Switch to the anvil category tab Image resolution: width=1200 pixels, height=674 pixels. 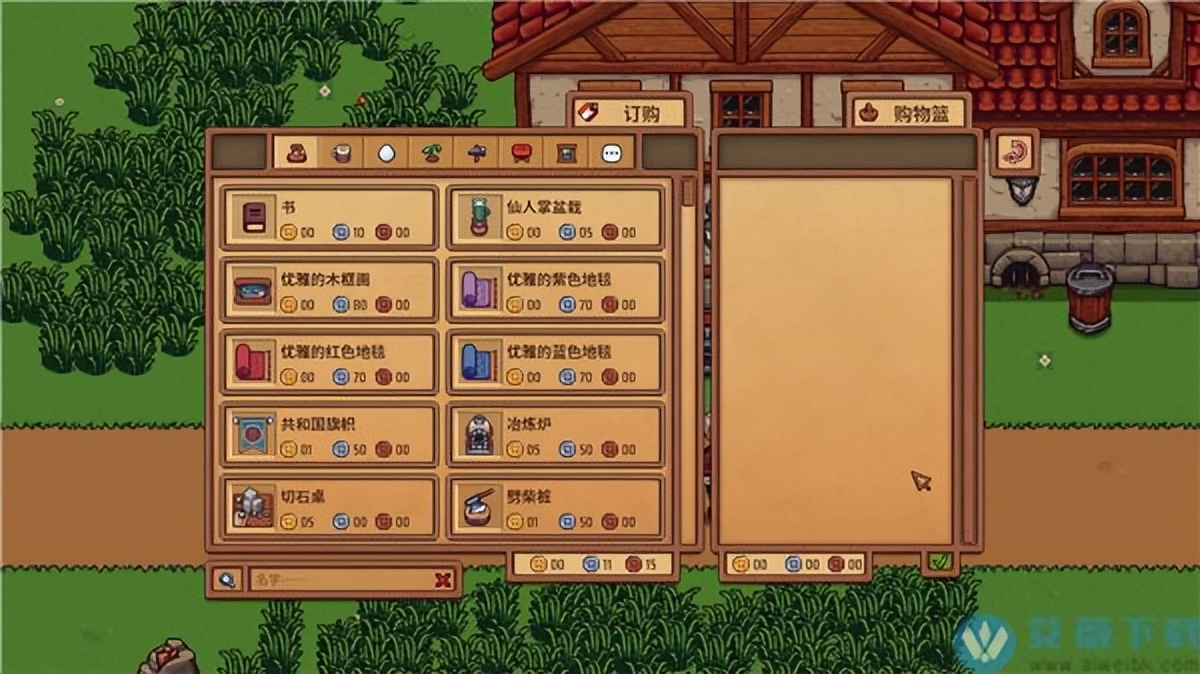point(476,153)
